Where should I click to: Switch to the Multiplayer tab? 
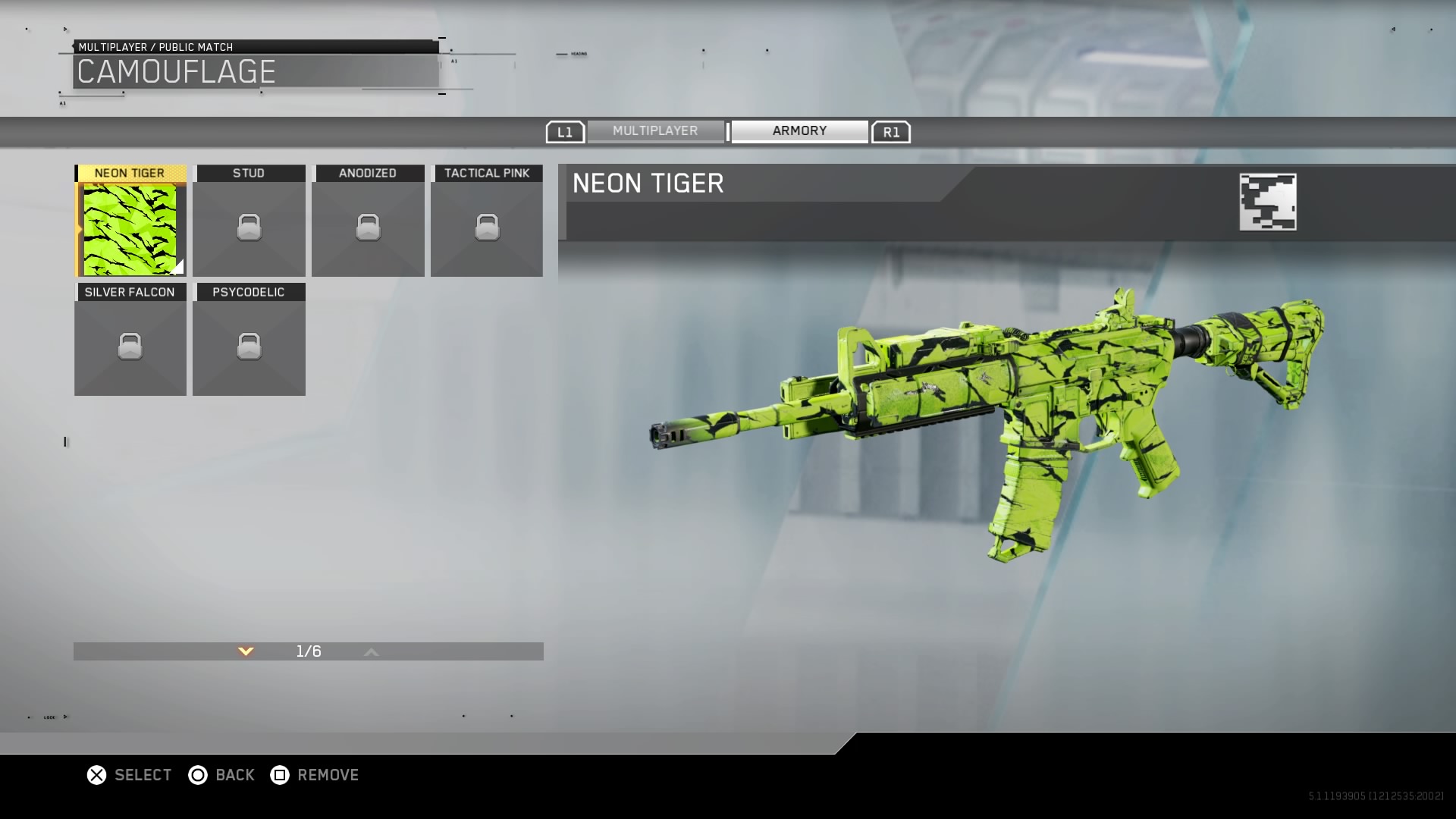655,131
